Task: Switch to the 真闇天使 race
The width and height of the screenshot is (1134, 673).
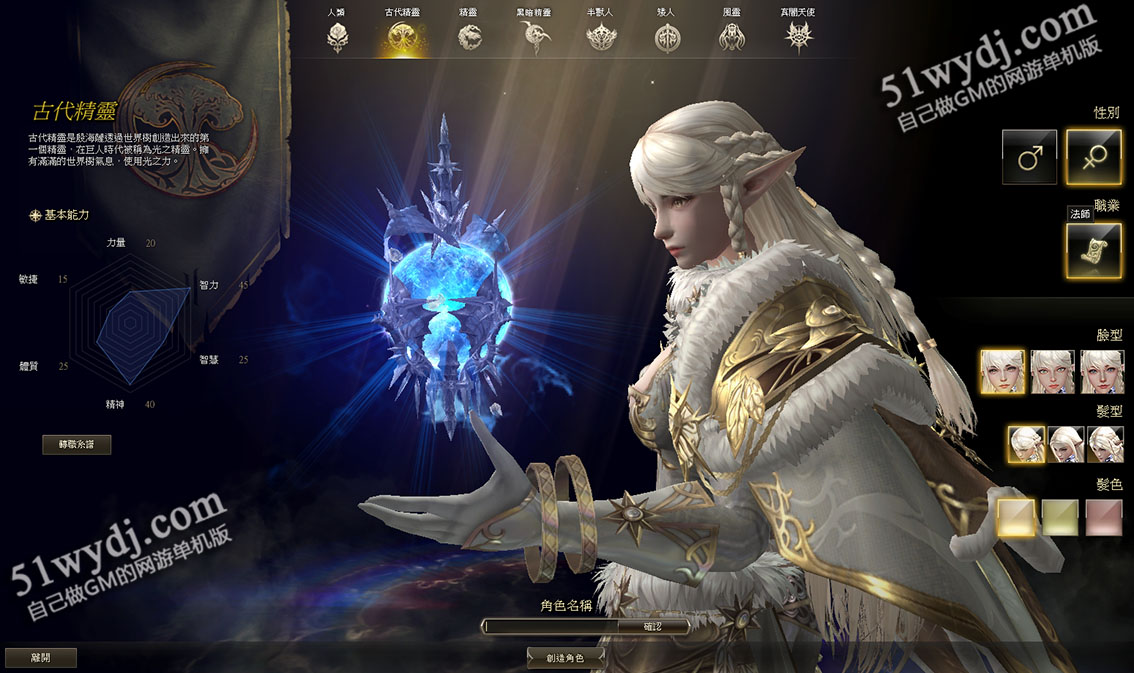Action: (798, 37)
